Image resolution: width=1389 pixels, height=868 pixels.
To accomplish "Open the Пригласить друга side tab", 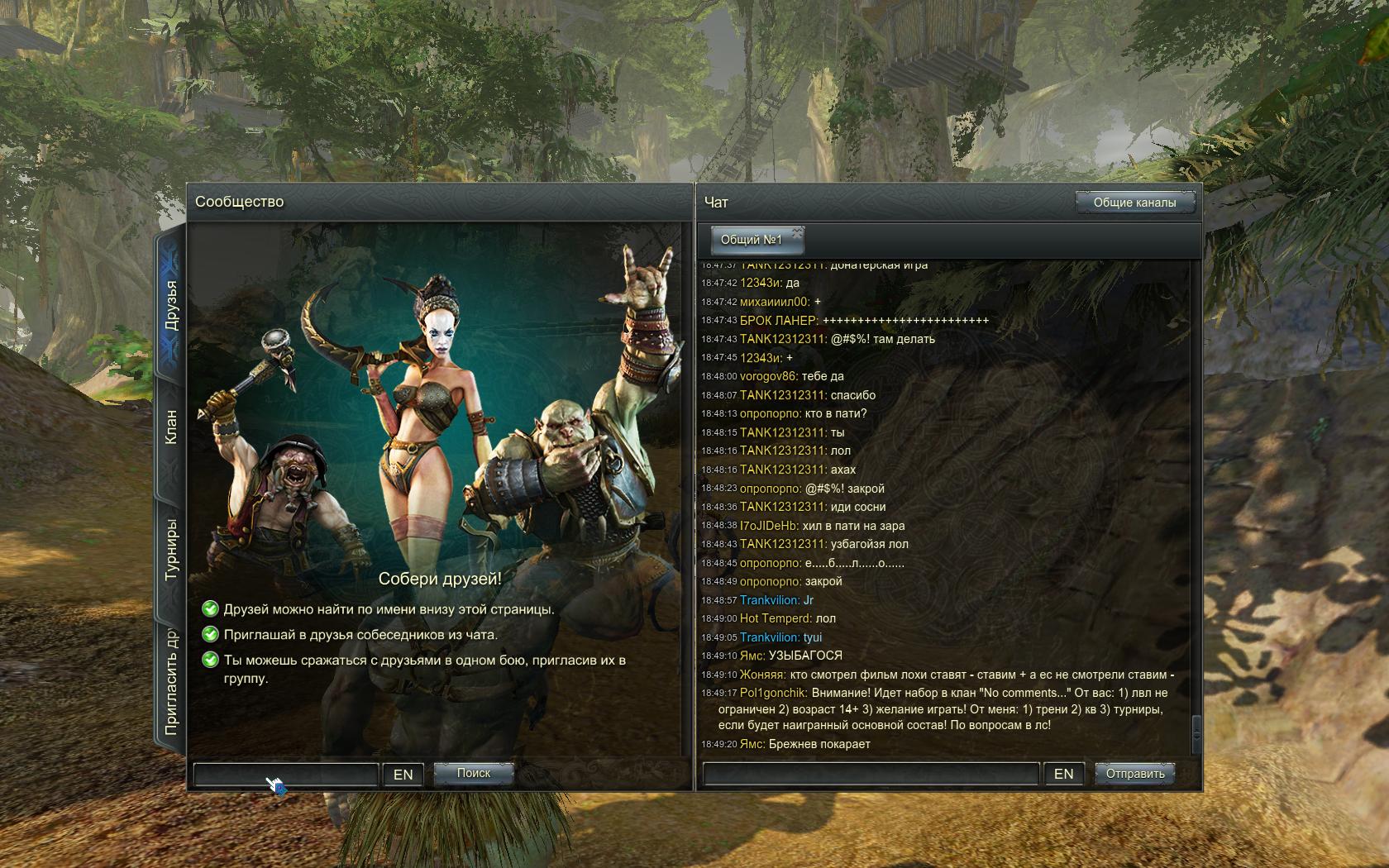I will pos(171,683).
